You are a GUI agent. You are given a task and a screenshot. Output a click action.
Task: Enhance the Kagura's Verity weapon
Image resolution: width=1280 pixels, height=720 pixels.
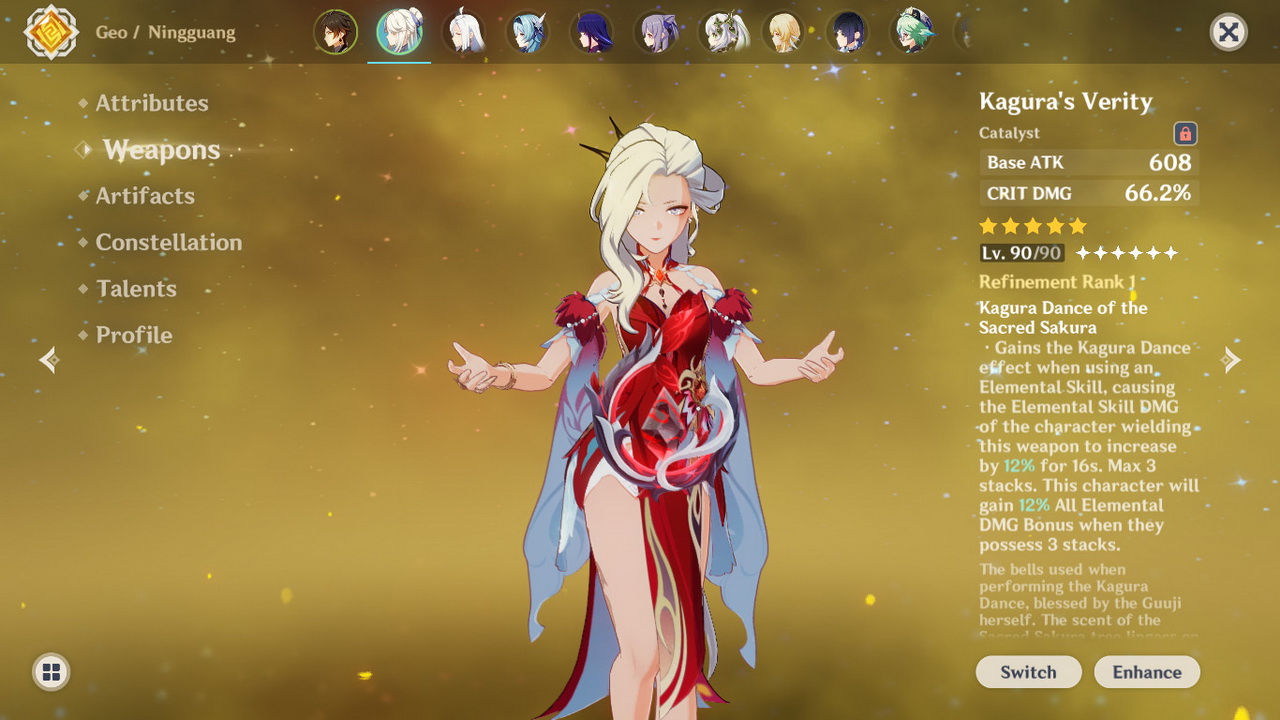pos(1147,672)
